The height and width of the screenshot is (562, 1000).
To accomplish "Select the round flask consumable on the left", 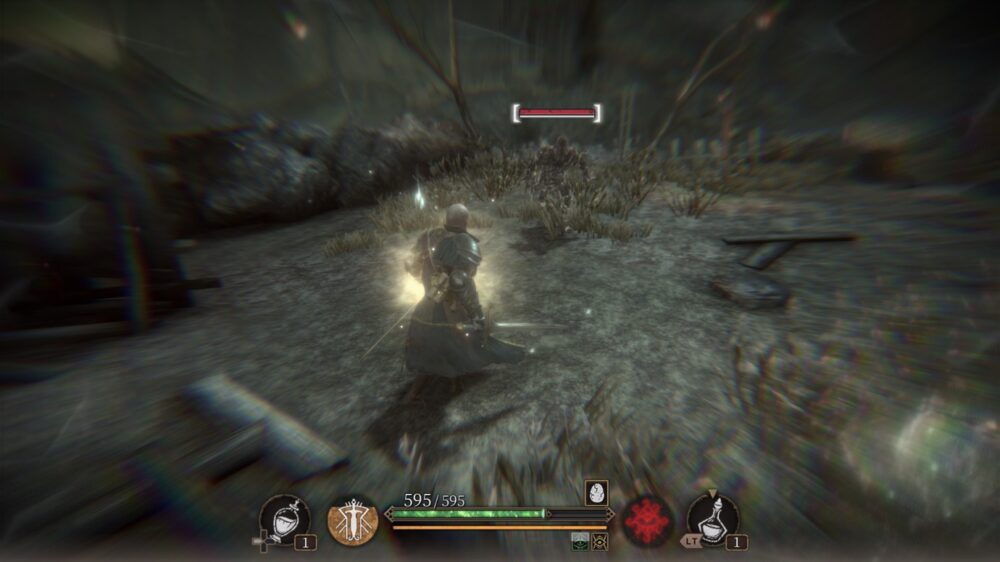I will point(283,520).
